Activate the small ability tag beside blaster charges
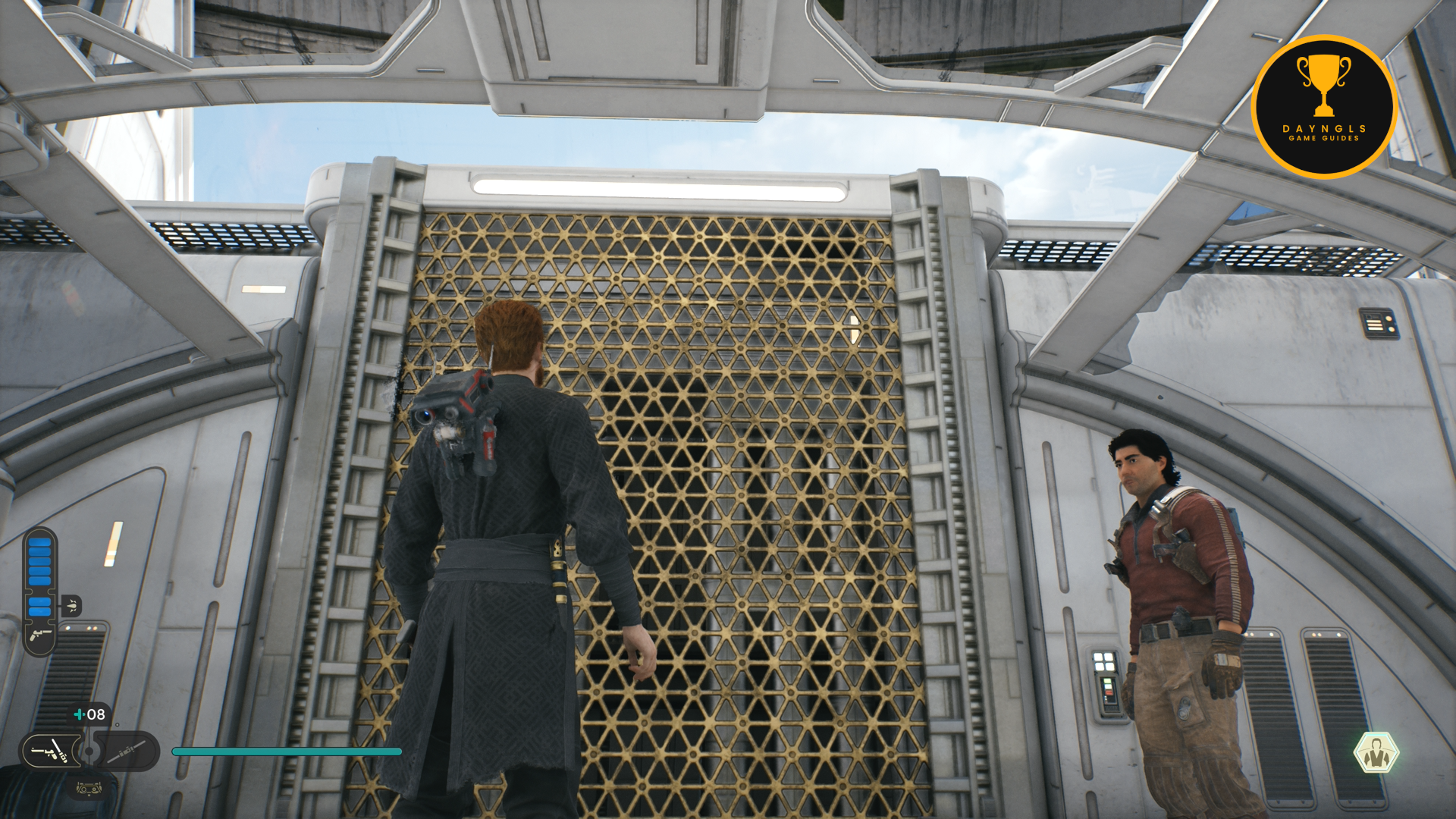Screen dimensions: 1456x819 [x=71, y=605]
